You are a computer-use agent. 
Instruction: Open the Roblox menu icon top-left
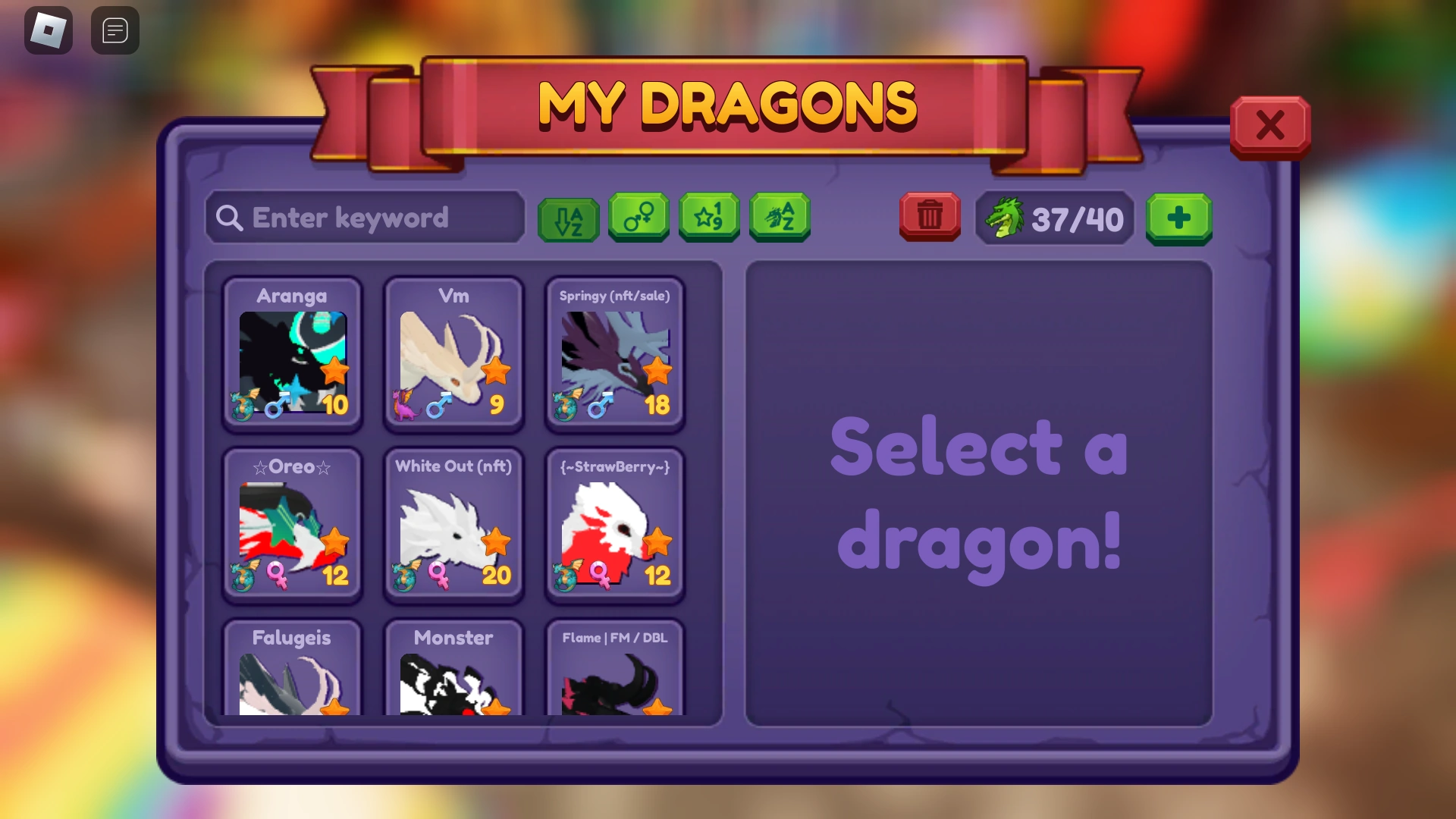48,30
